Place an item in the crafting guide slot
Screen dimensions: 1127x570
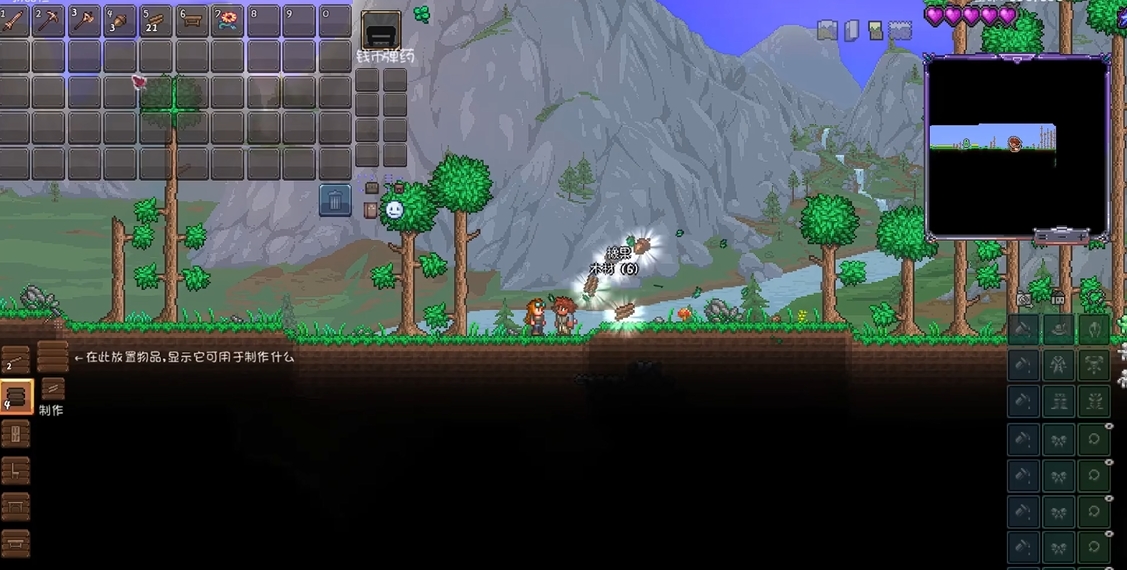52,356
